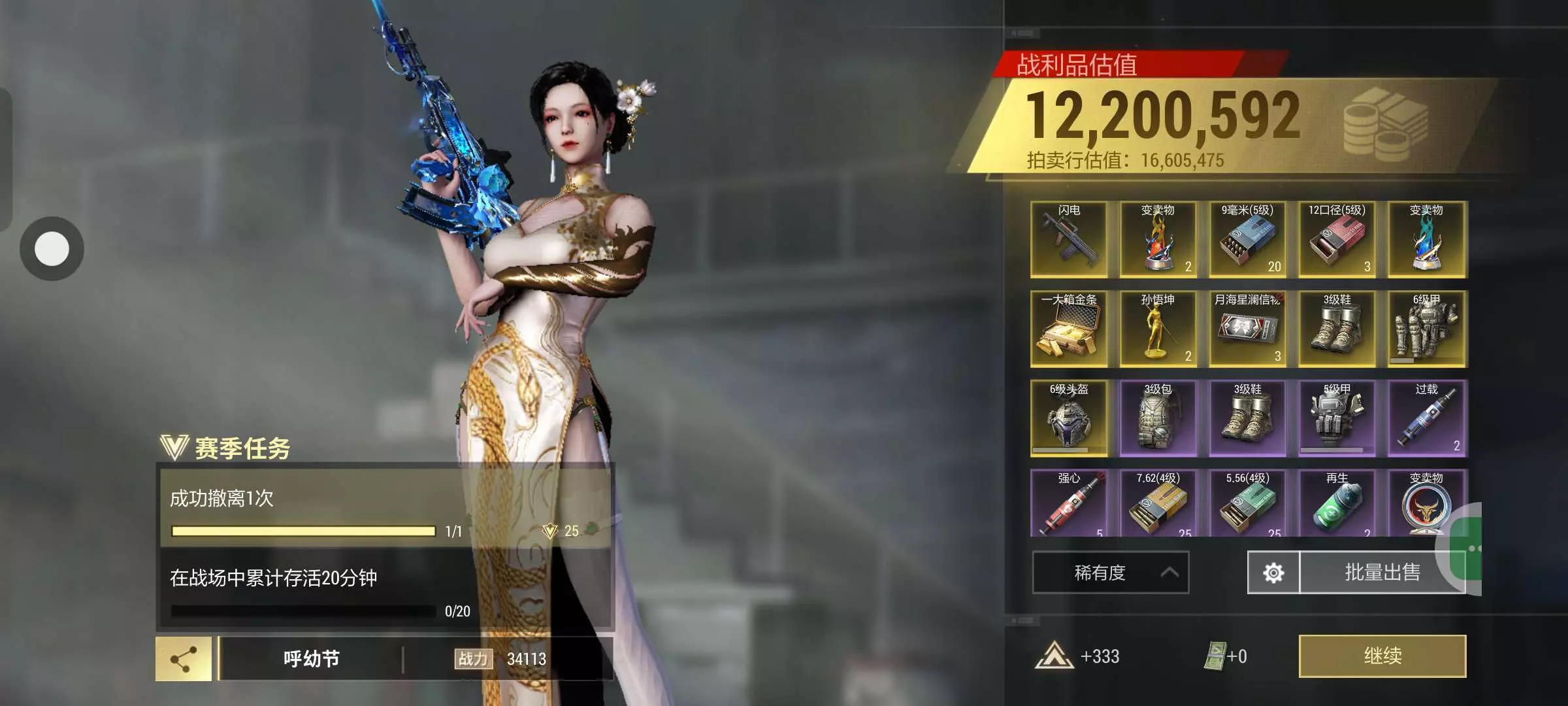Screen dimensions: 1568x706
Task: Choose the 再生 green canister item
Action: [1337, 503]
